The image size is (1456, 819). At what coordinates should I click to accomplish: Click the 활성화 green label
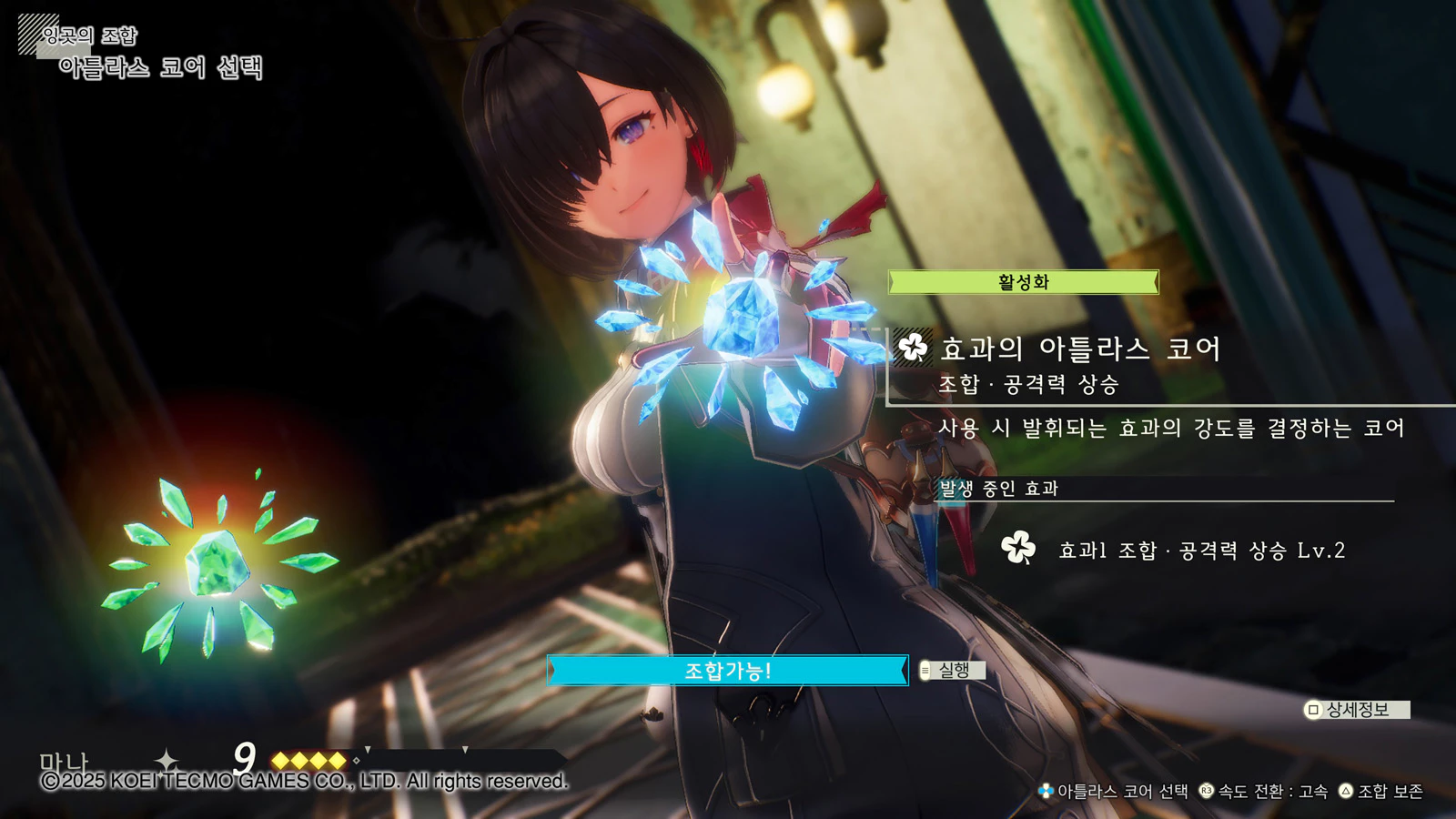[1023, 282]
